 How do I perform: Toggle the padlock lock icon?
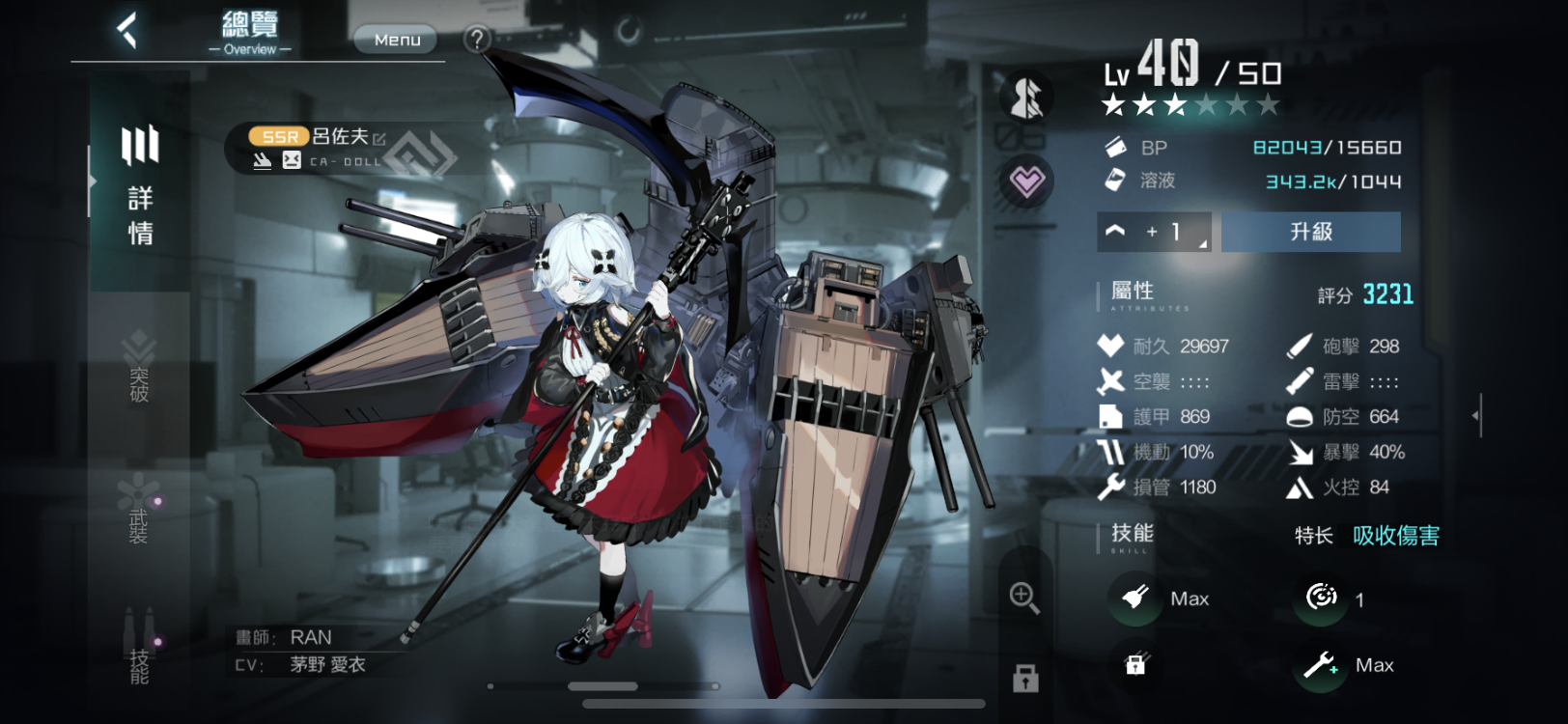[1025, 678]
